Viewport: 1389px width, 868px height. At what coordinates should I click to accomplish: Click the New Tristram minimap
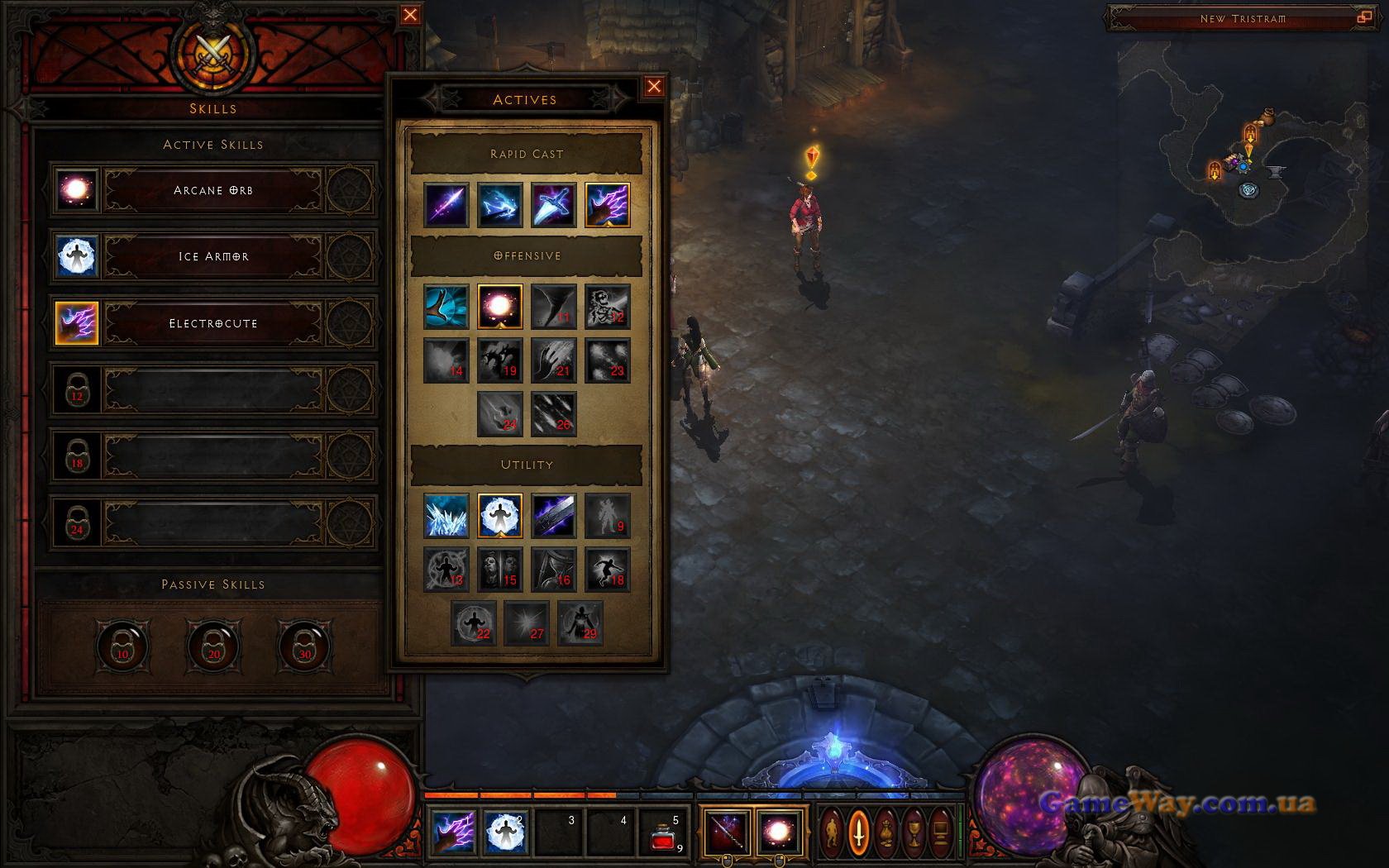[x=1248, y=165]
